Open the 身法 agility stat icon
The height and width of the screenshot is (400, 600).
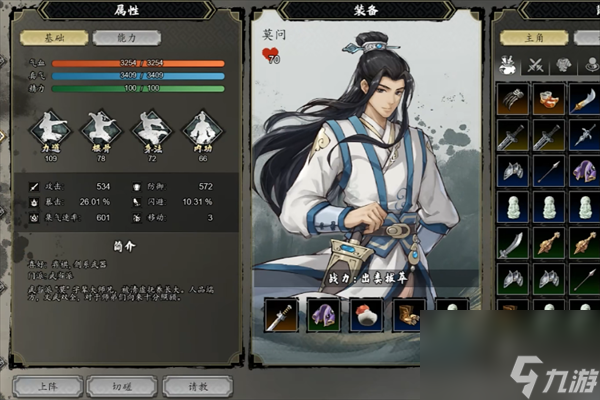[x=151, y=130]
